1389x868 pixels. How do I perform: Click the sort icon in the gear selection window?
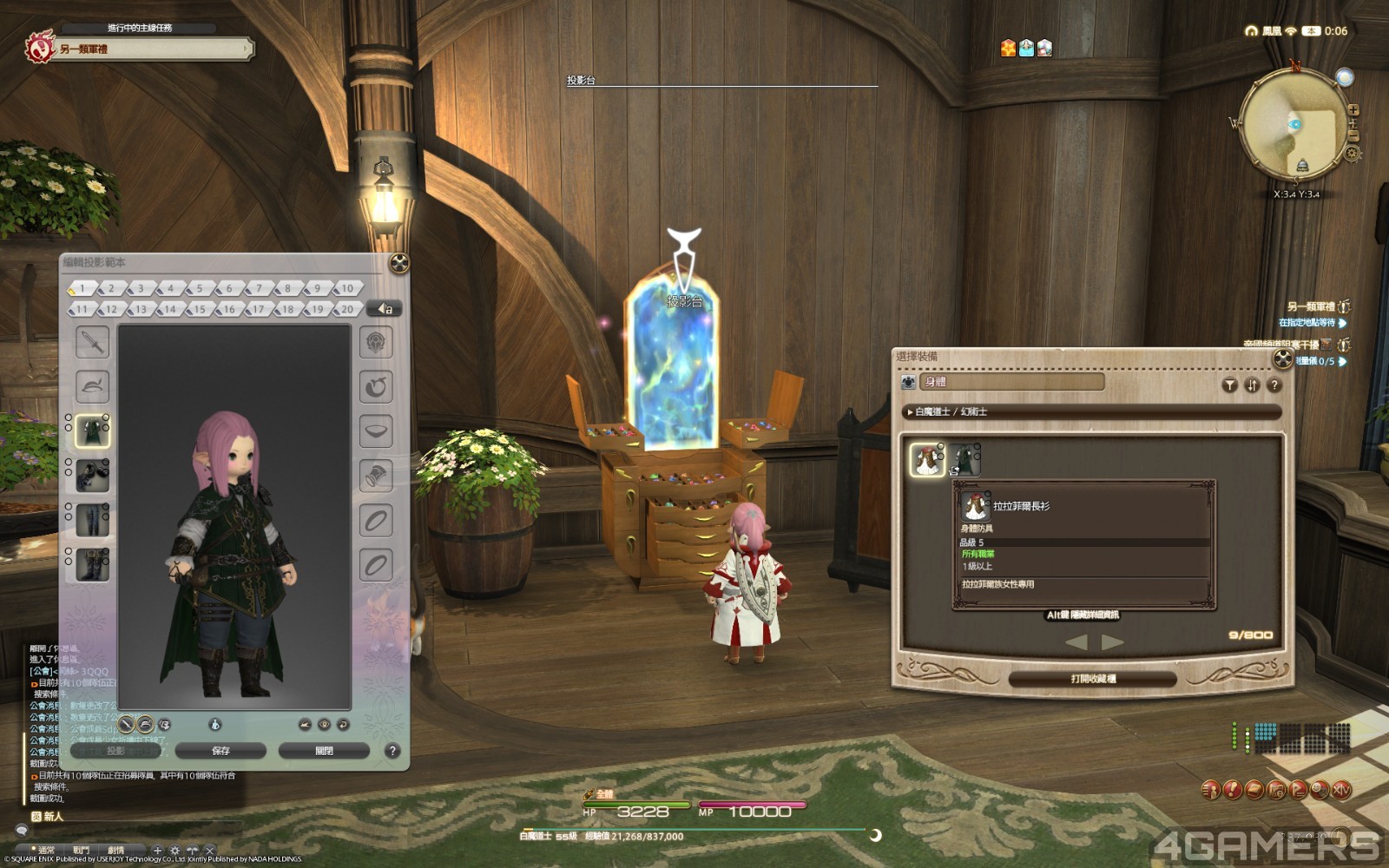tap(1251, 385)
